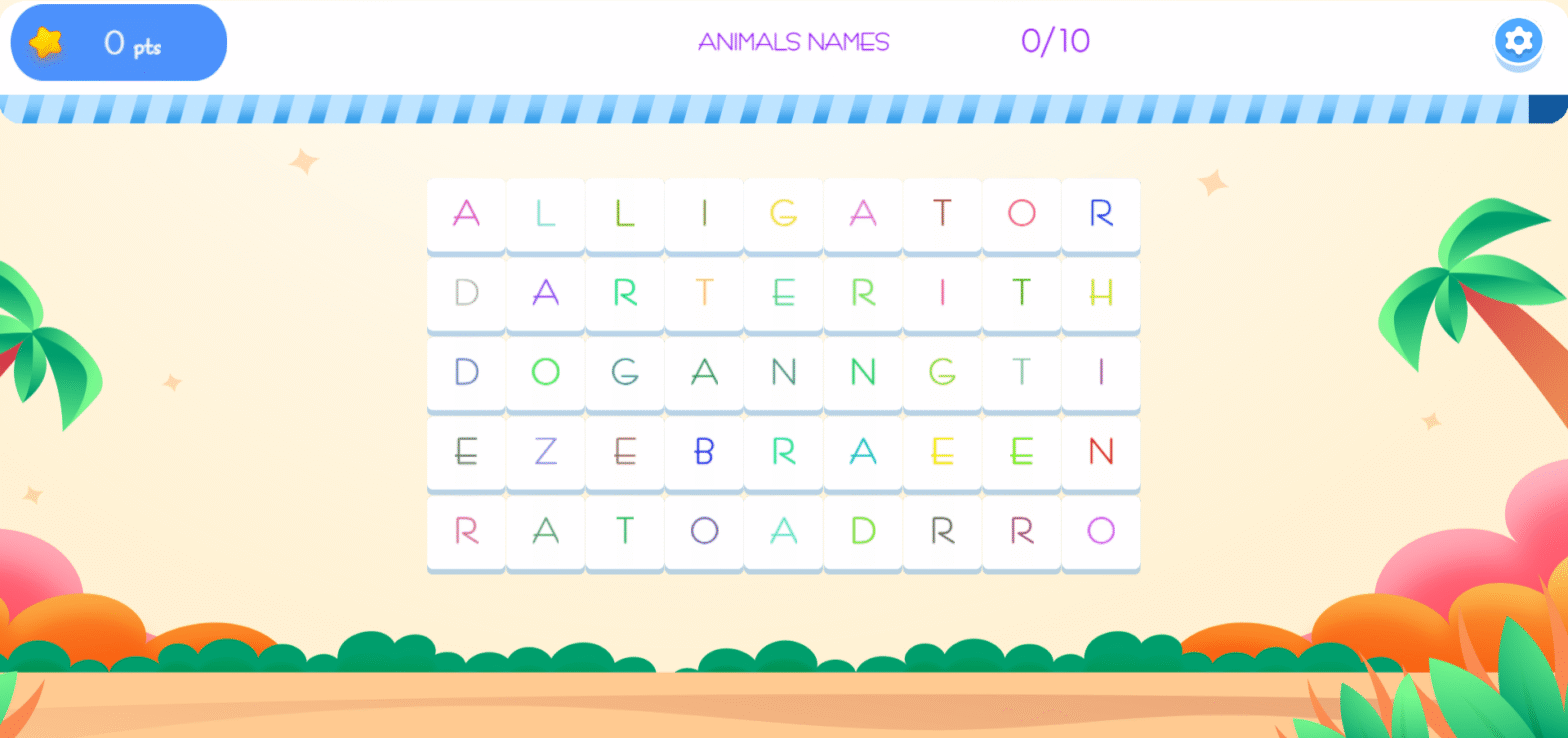Select the red letter N ending the fourth row

[1099, 453]
